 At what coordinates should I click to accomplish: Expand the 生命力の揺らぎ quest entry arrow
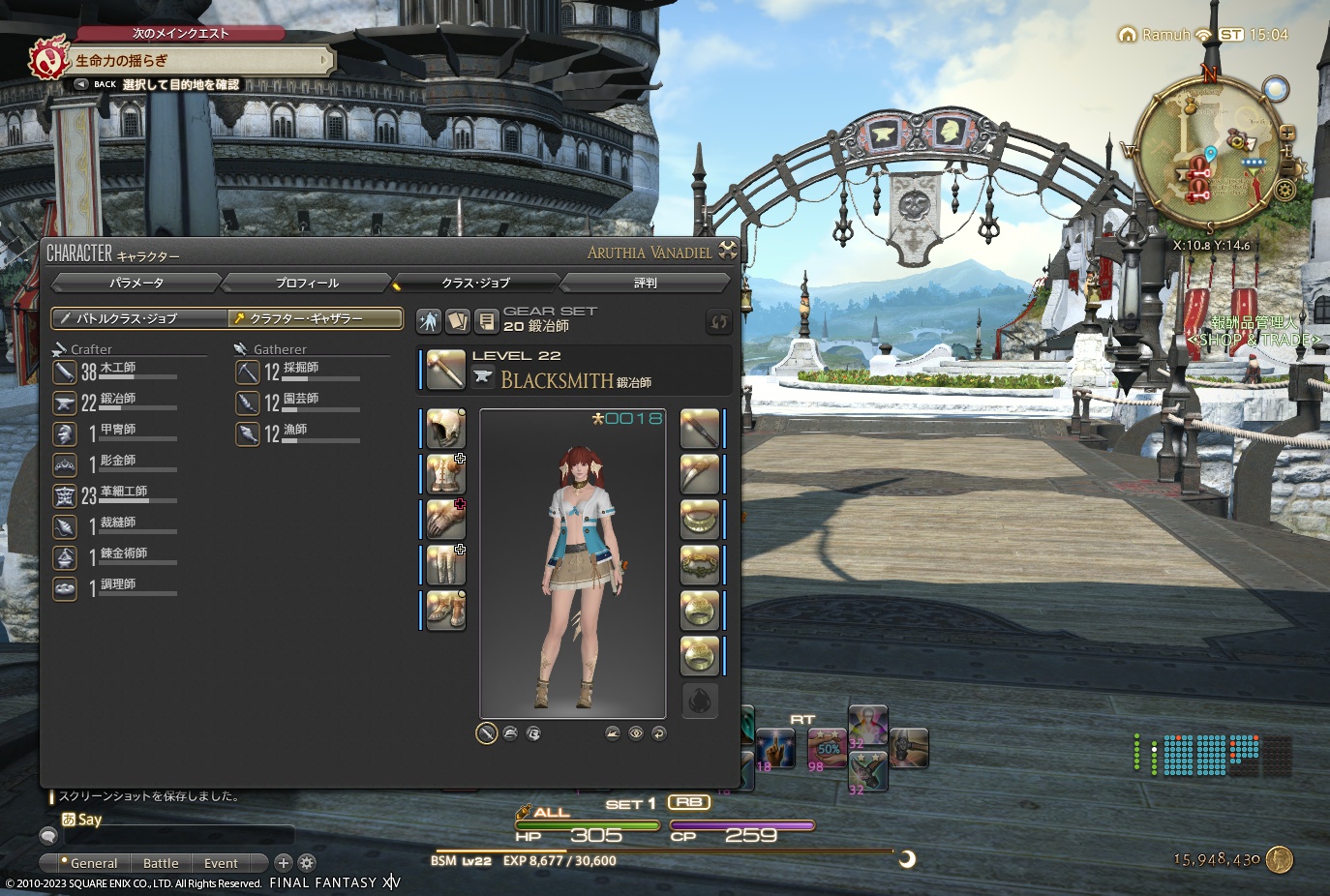[x=325, y=60]
